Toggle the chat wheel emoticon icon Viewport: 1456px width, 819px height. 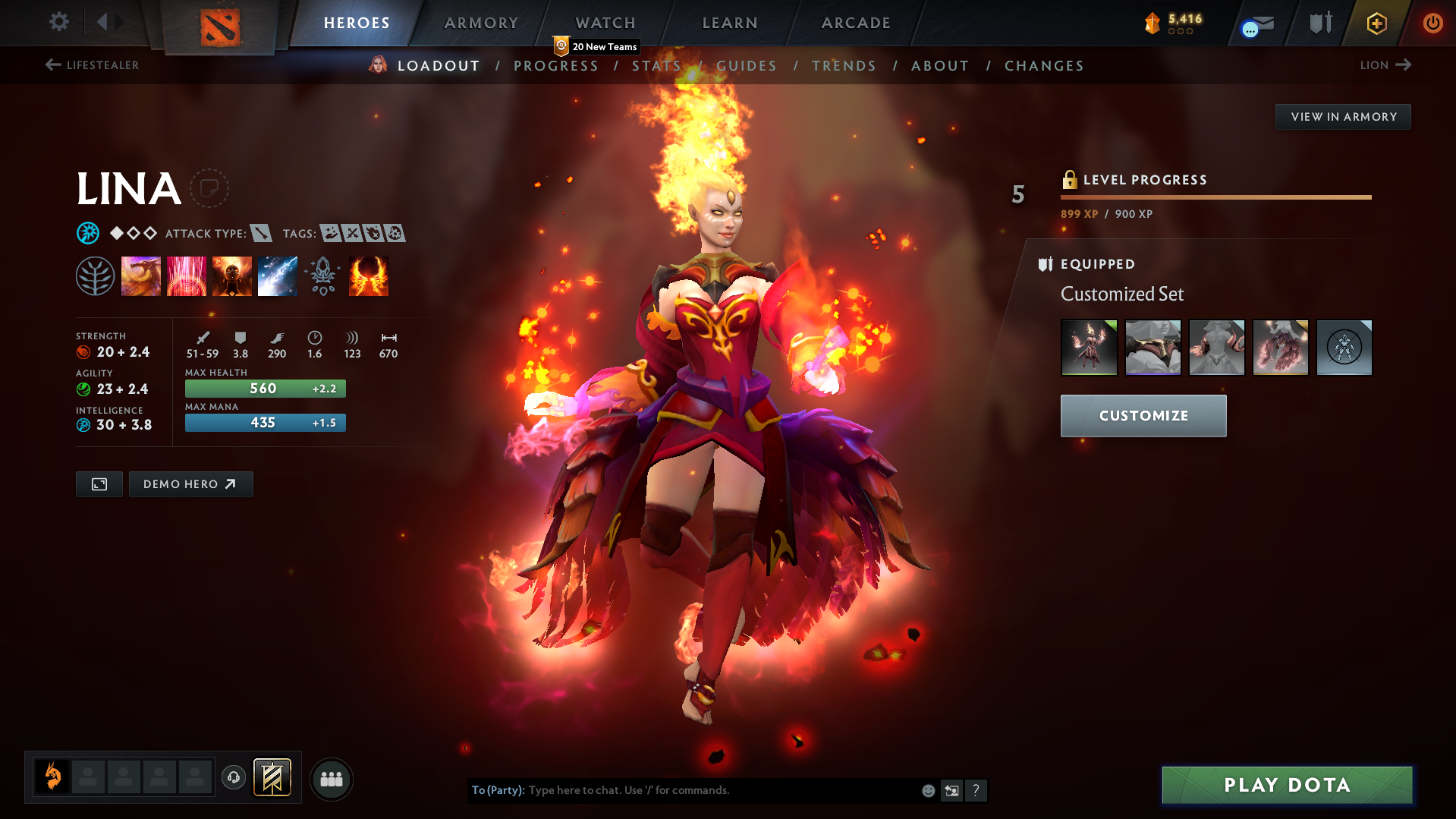coord(927,790)
